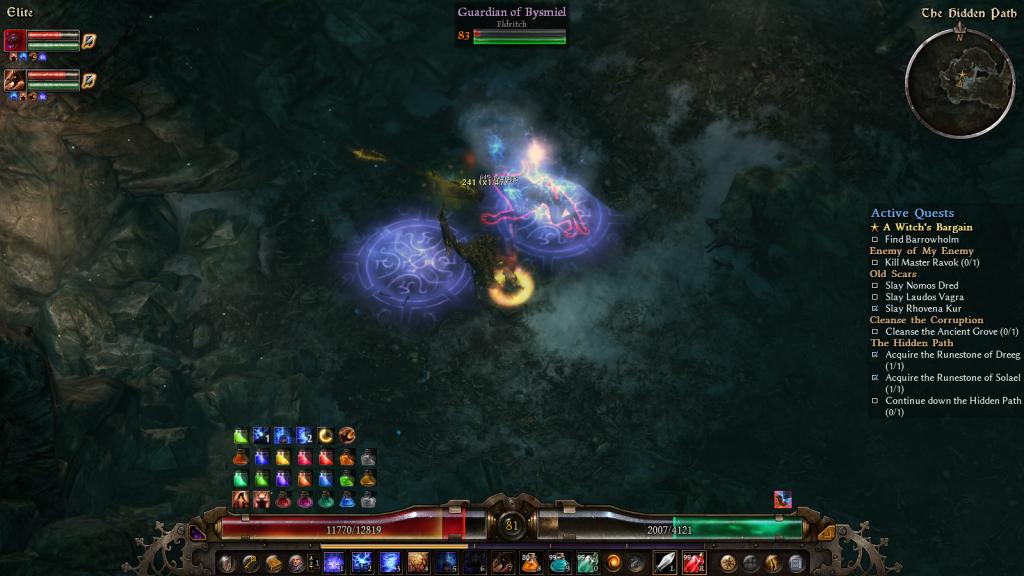The image size is (1024, 576).
Task: Click the second party member's portrait
Action: (x=15, y=80)
